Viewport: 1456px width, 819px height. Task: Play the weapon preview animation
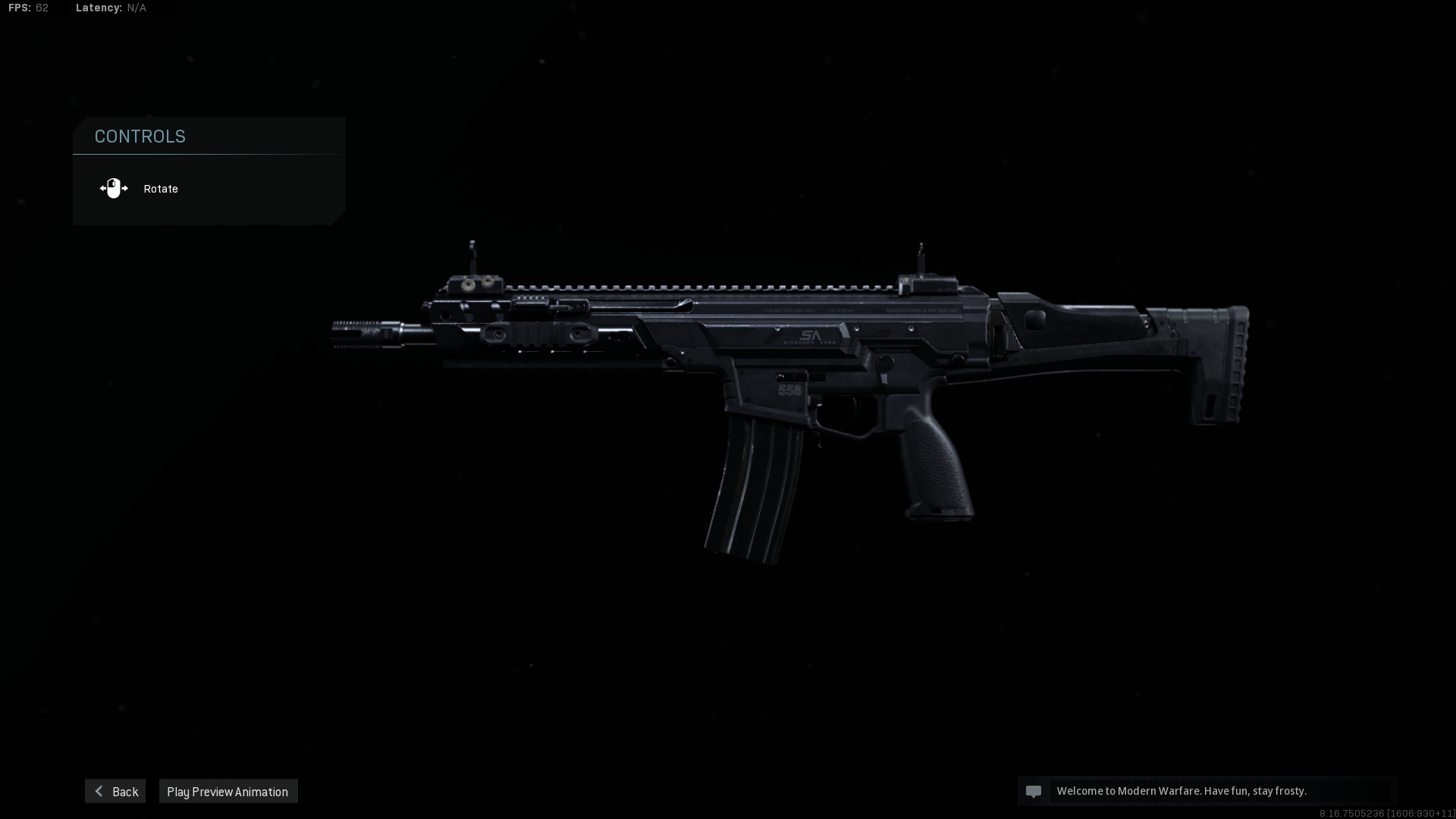(227, 791)
